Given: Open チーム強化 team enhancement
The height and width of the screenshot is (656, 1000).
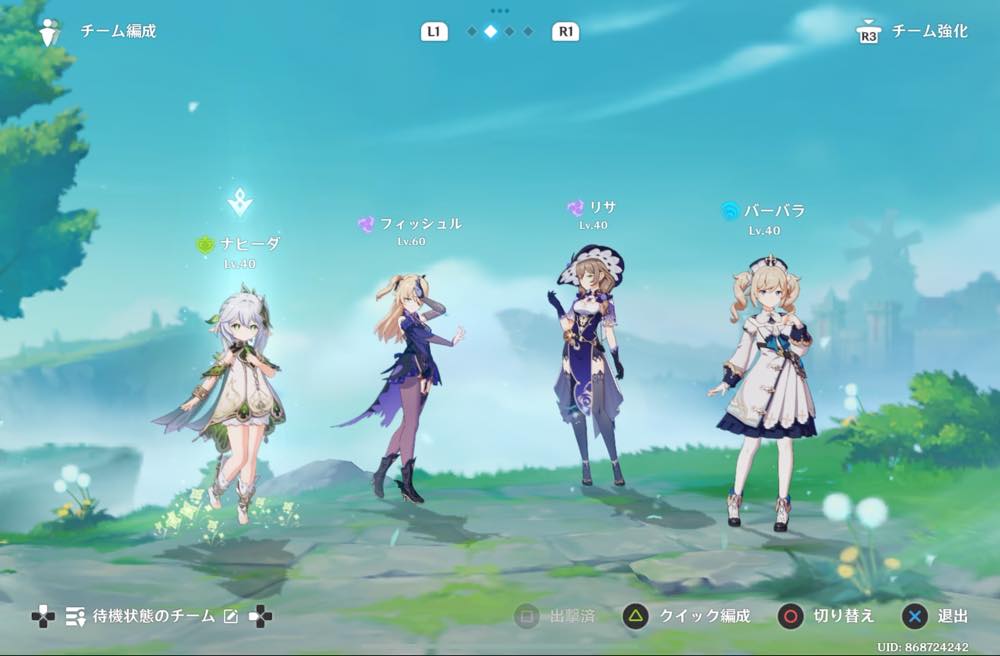Looking at the screenshot, I should tap(914, 32).
